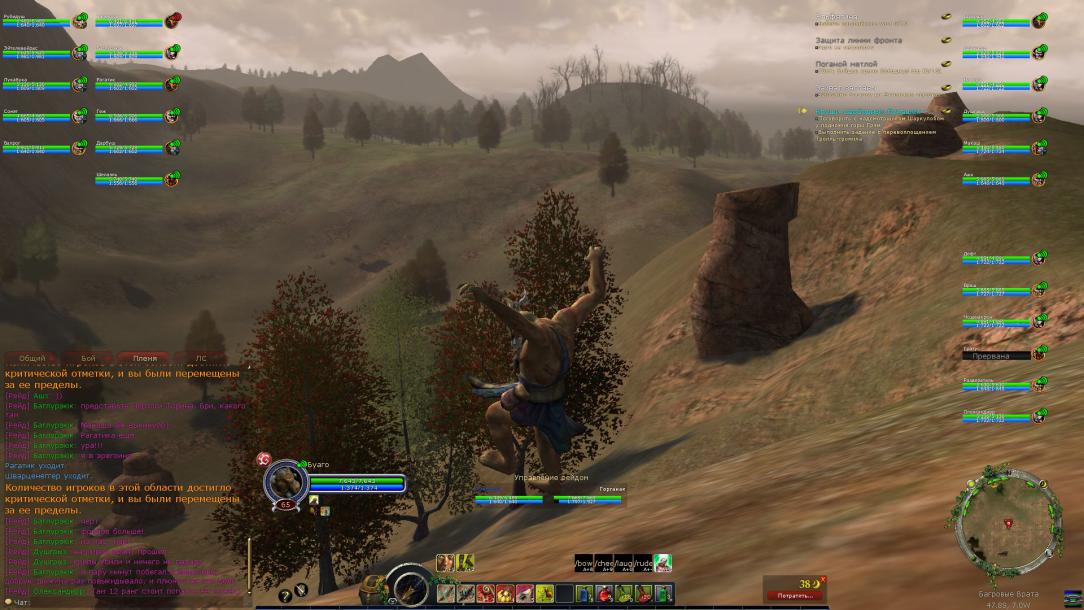
Task: Use the /bow emote shortcut
Action: click(x=584, y=563)
